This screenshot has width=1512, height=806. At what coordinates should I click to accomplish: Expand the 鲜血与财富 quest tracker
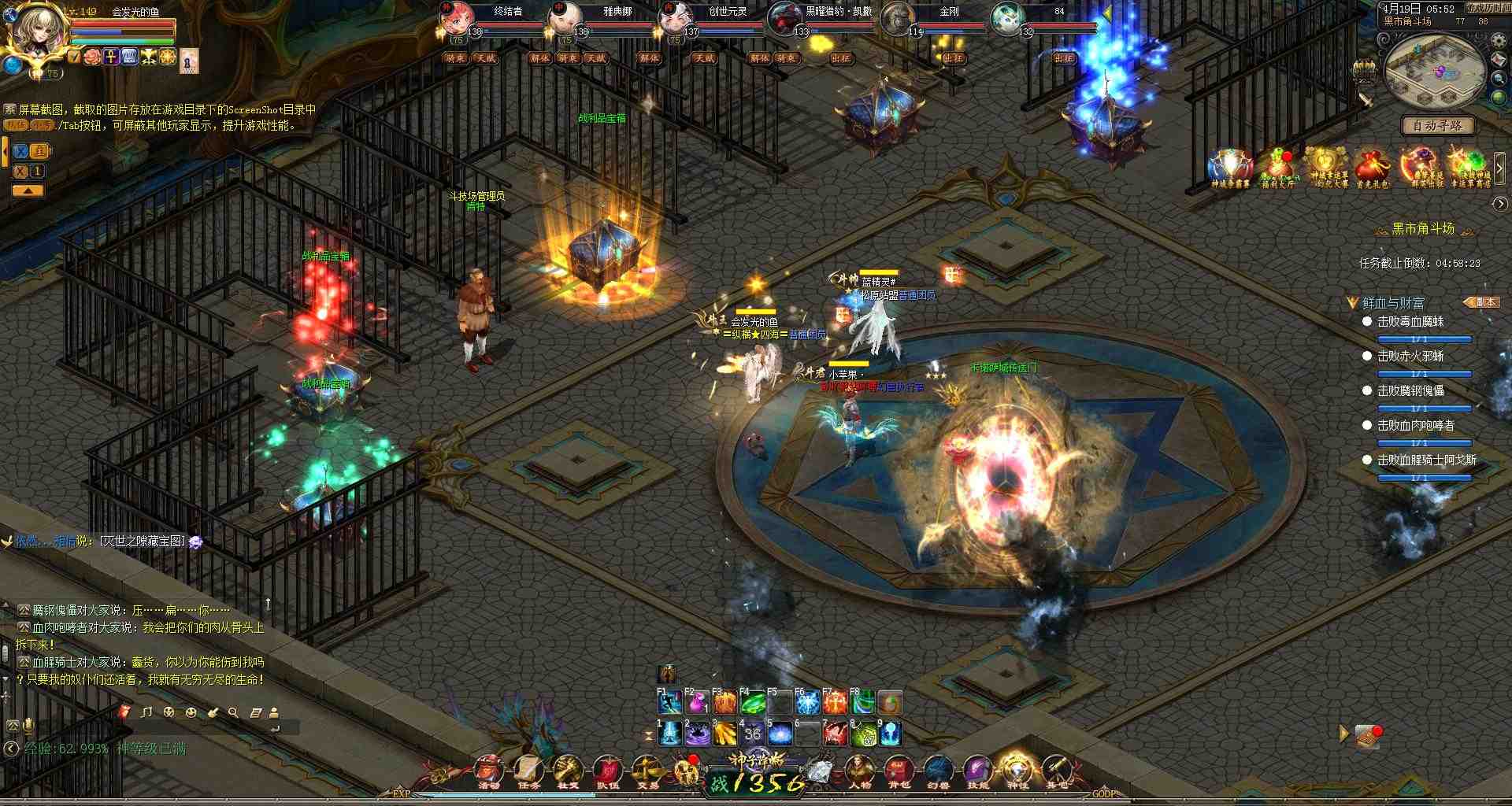tap(1351, 301)
